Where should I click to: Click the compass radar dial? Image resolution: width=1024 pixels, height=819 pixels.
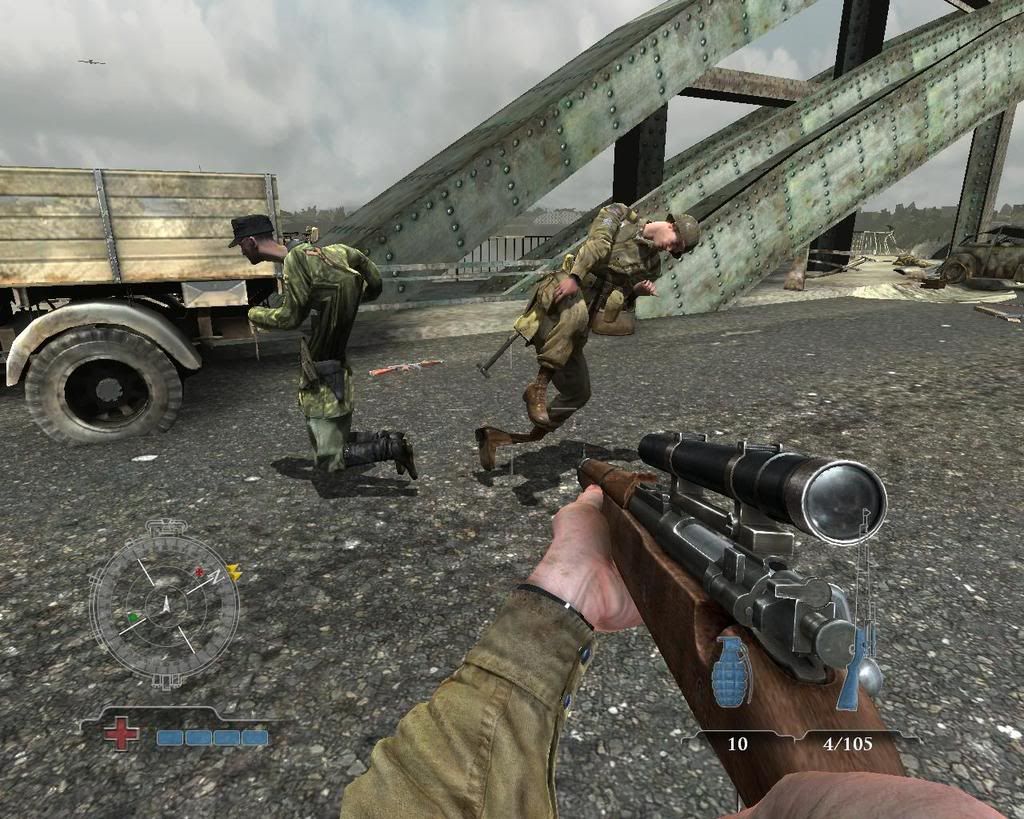[164, 605]
